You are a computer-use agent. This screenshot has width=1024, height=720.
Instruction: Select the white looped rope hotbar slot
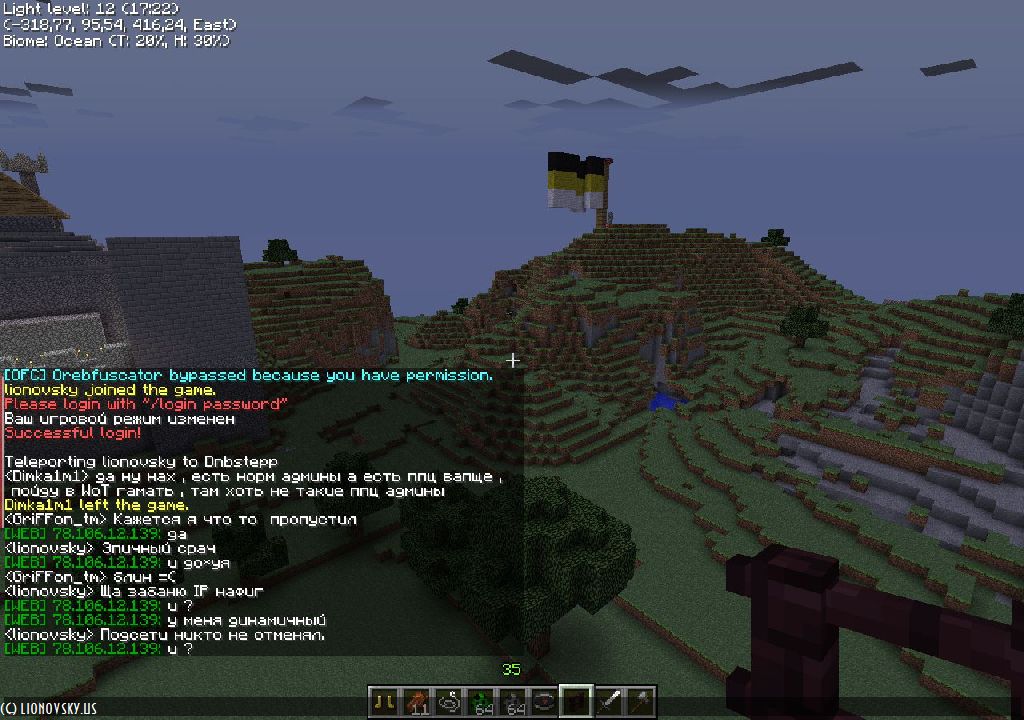tap(447, 701)
